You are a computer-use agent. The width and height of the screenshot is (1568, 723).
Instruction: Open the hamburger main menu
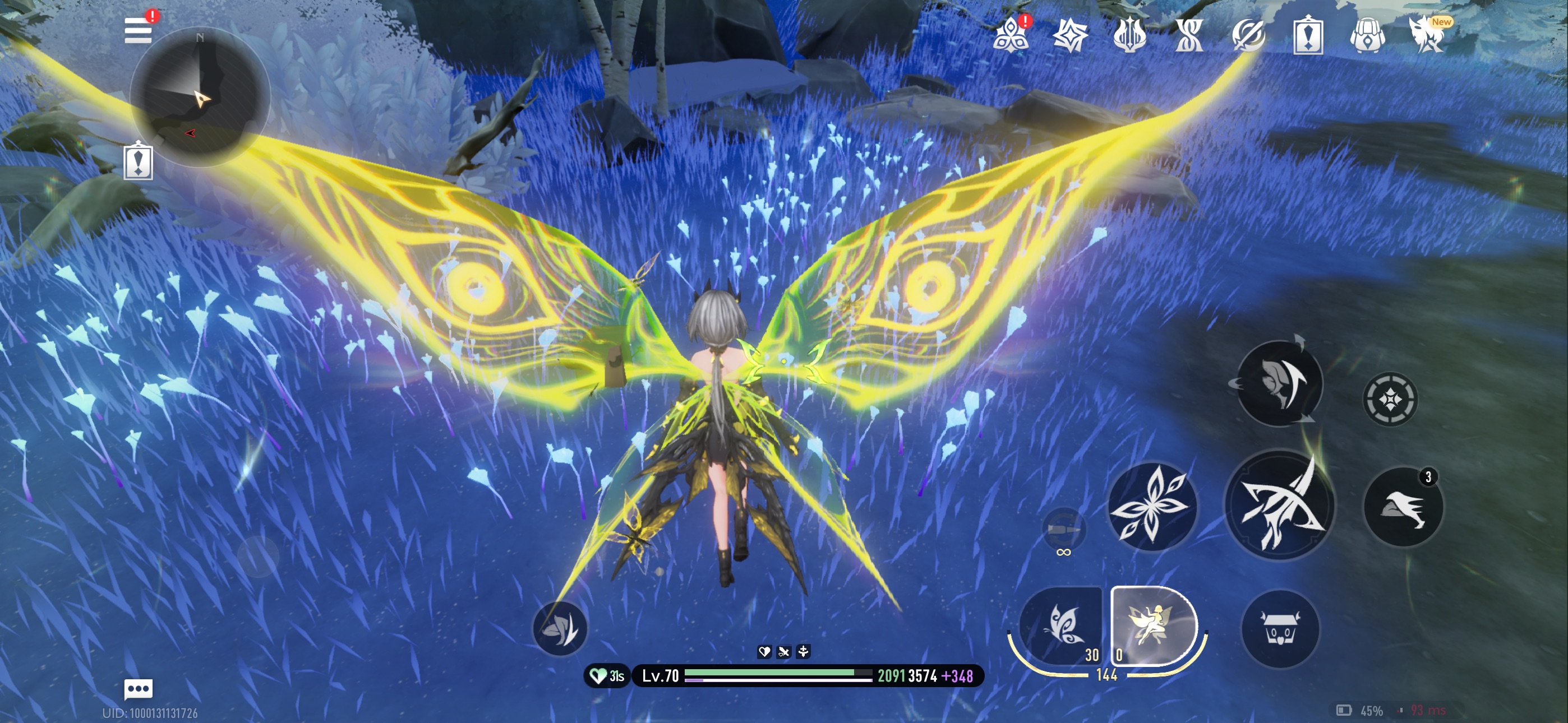[137, 30]
